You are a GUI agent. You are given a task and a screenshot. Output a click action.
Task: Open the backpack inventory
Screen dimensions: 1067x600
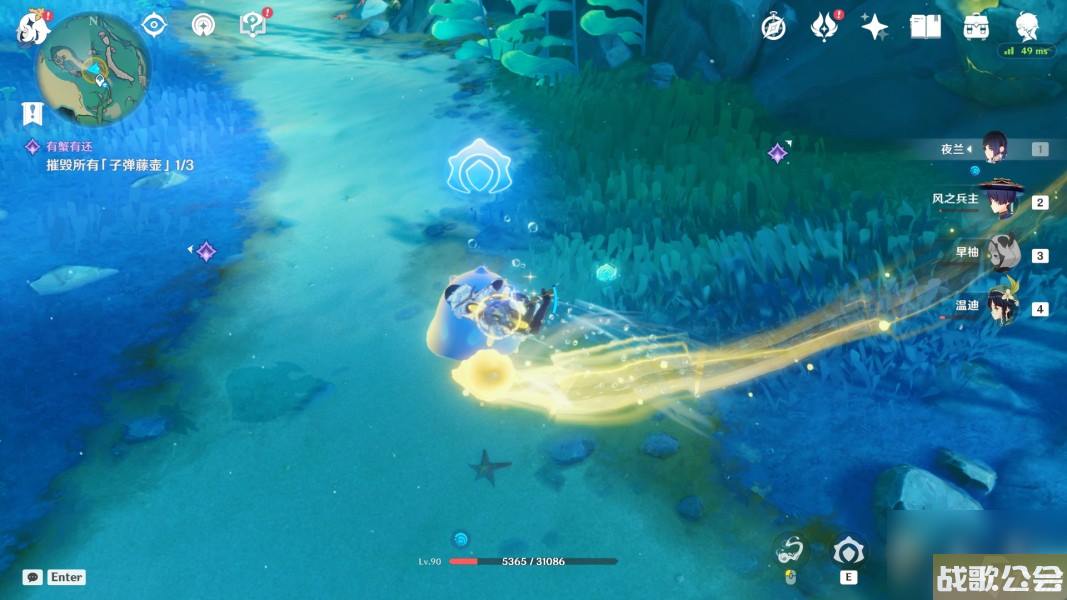[x=976, y=27]
